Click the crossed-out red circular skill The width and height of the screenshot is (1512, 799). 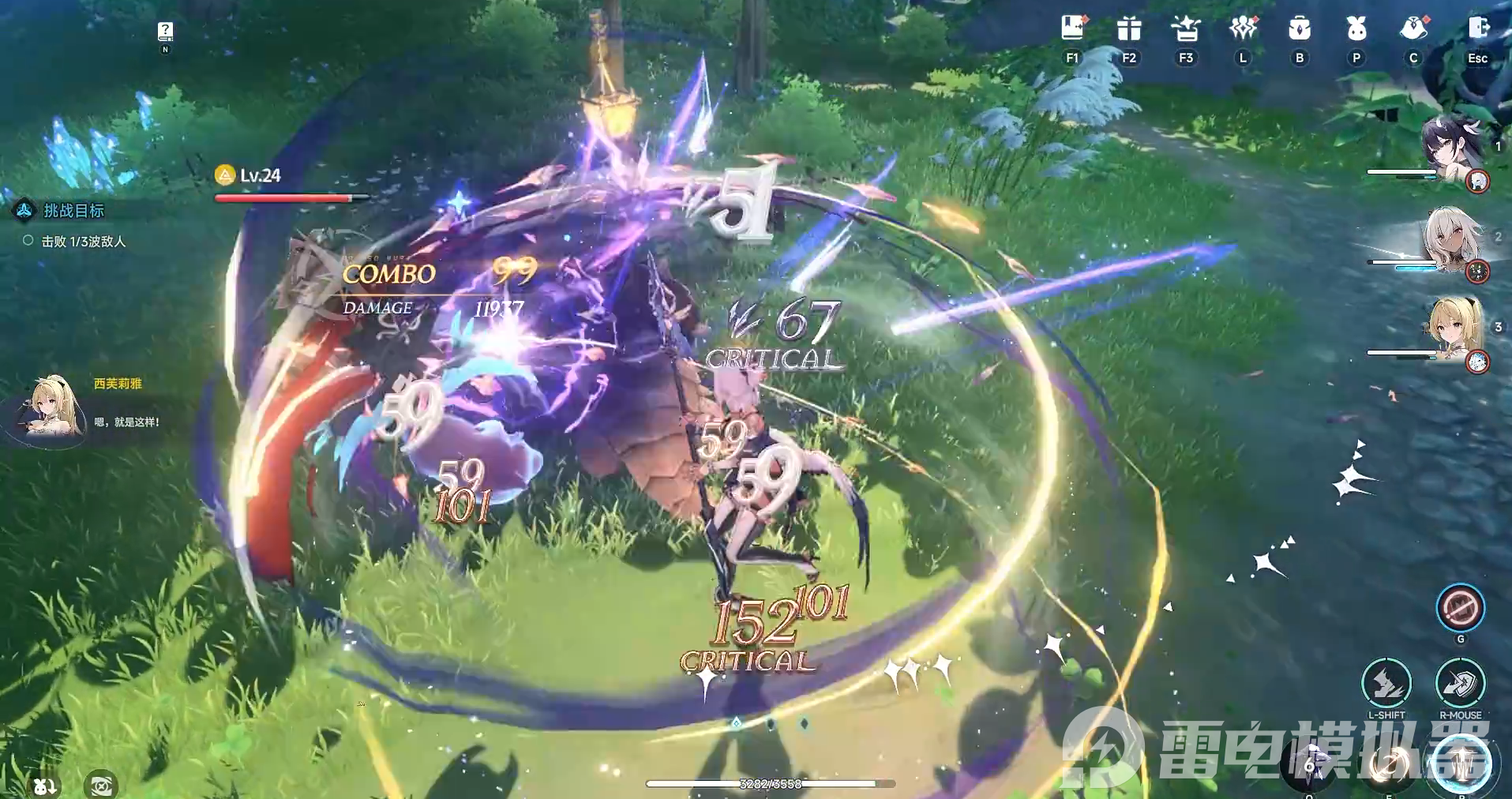(1460, 608)
